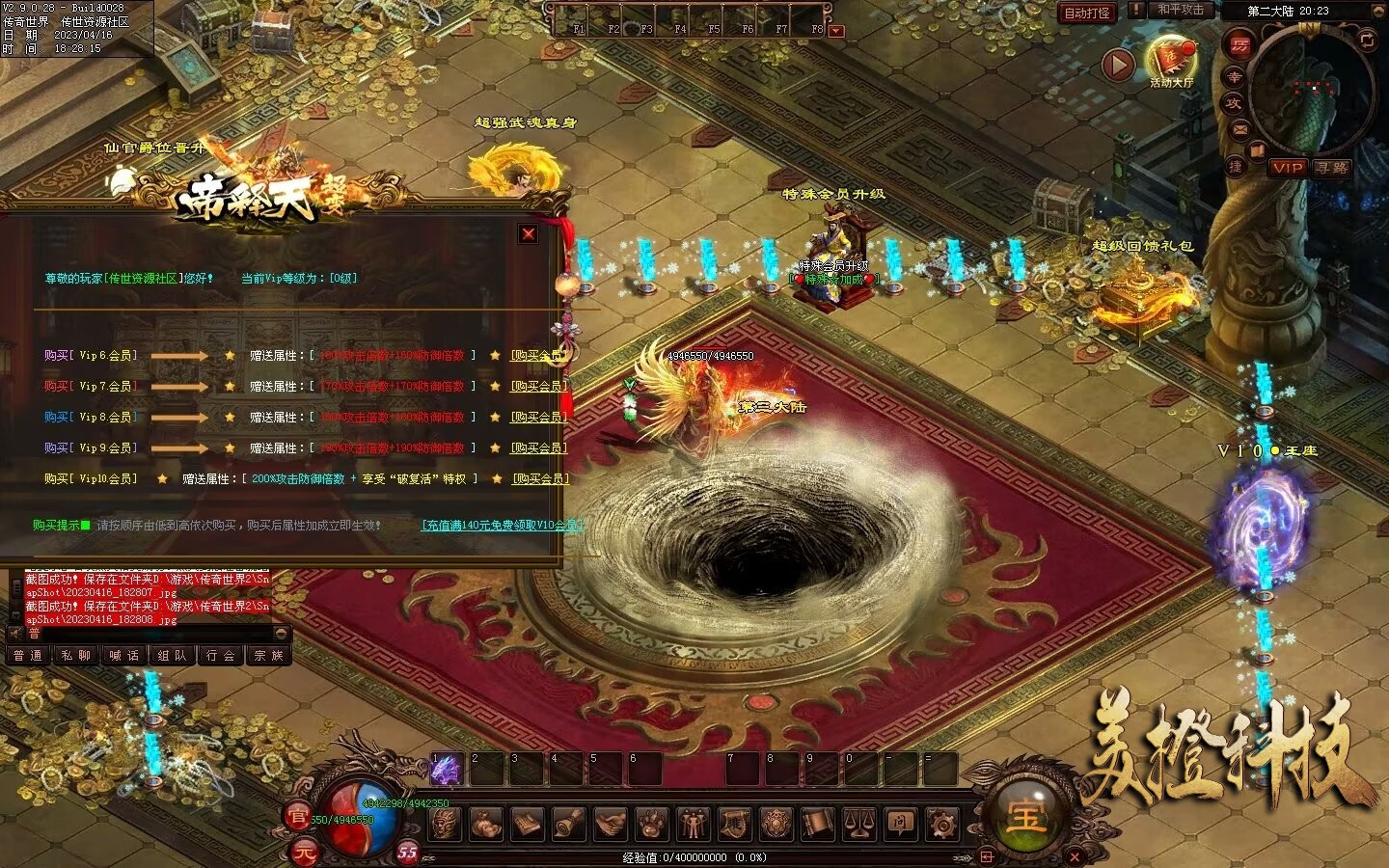The width and height of the screenshot is (1389, 868).
Task: Click the Vip 10 购买会员 link
Action: point(539,478)
